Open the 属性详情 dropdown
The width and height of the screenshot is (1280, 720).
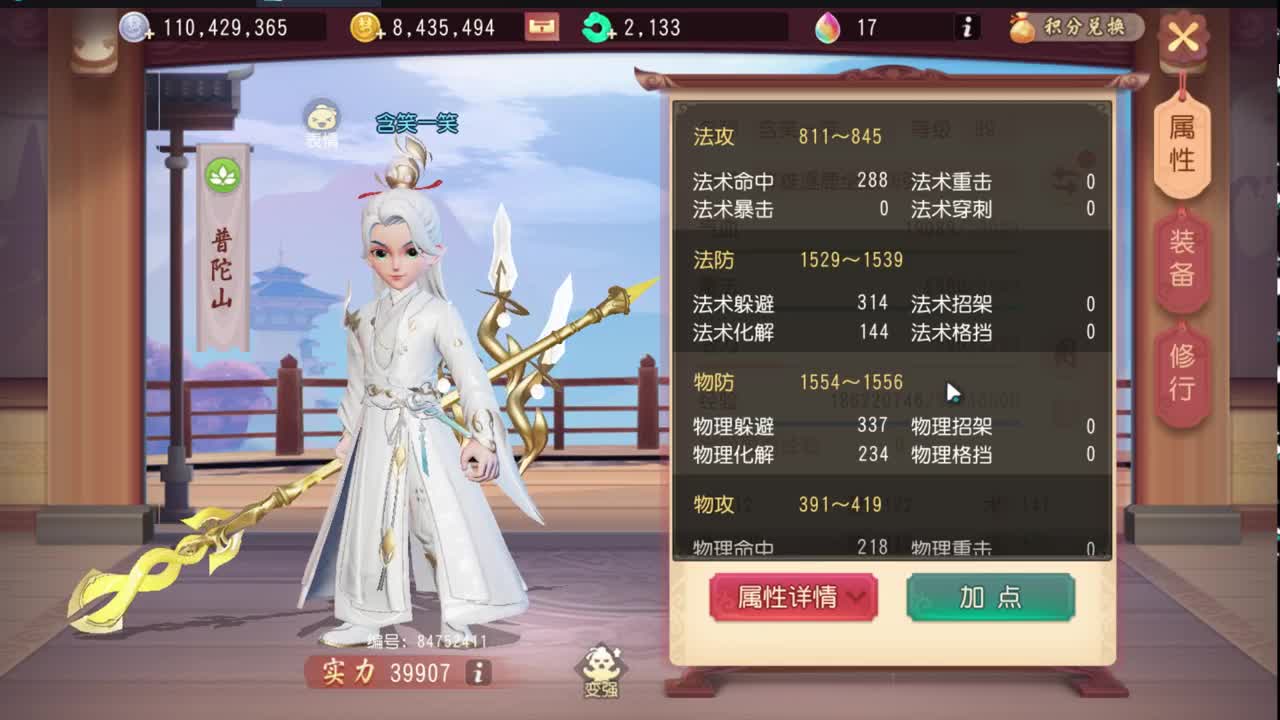point(793,597)
